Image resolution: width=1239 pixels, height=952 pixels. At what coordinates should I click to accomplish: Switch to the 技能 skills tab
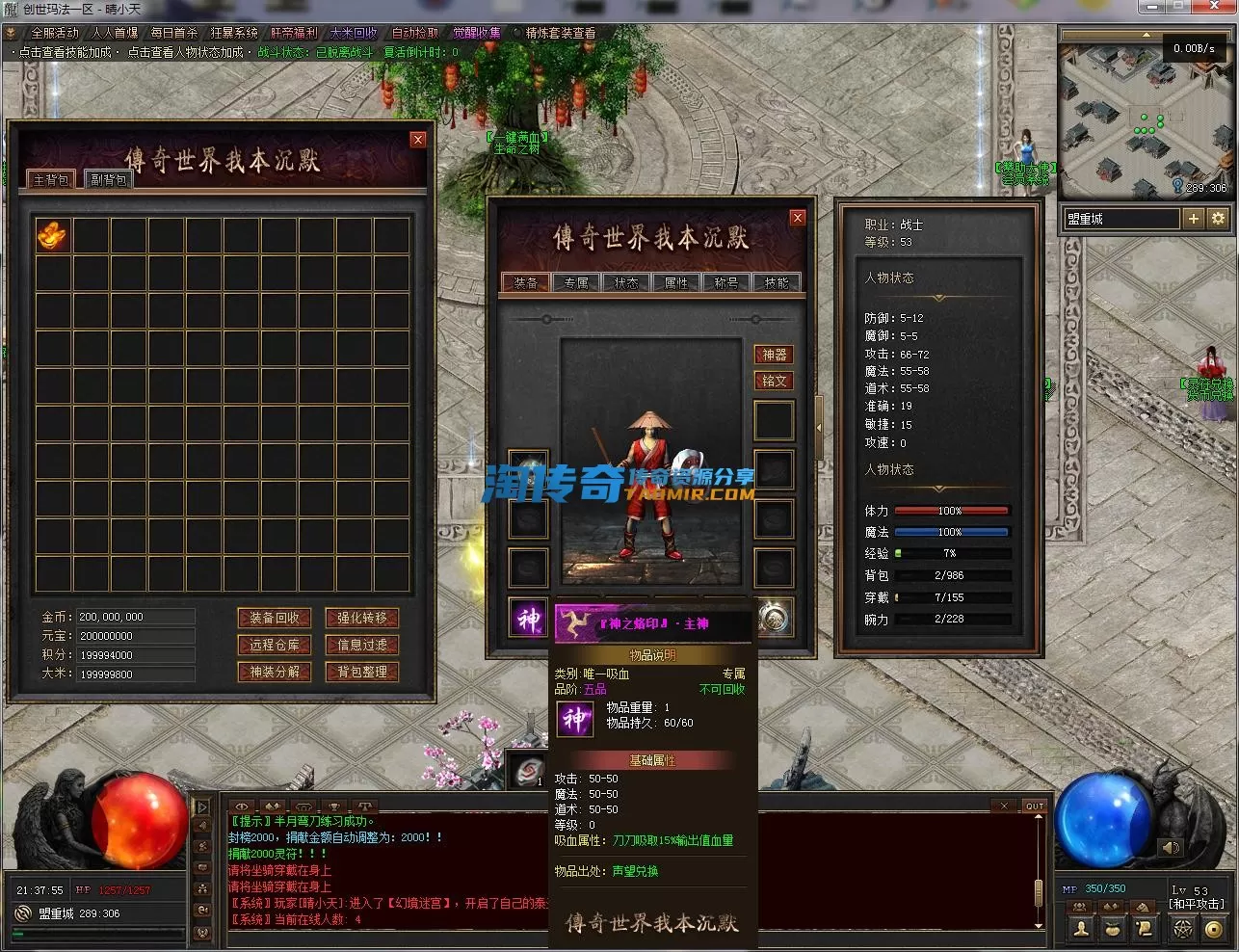pos(777,283)
